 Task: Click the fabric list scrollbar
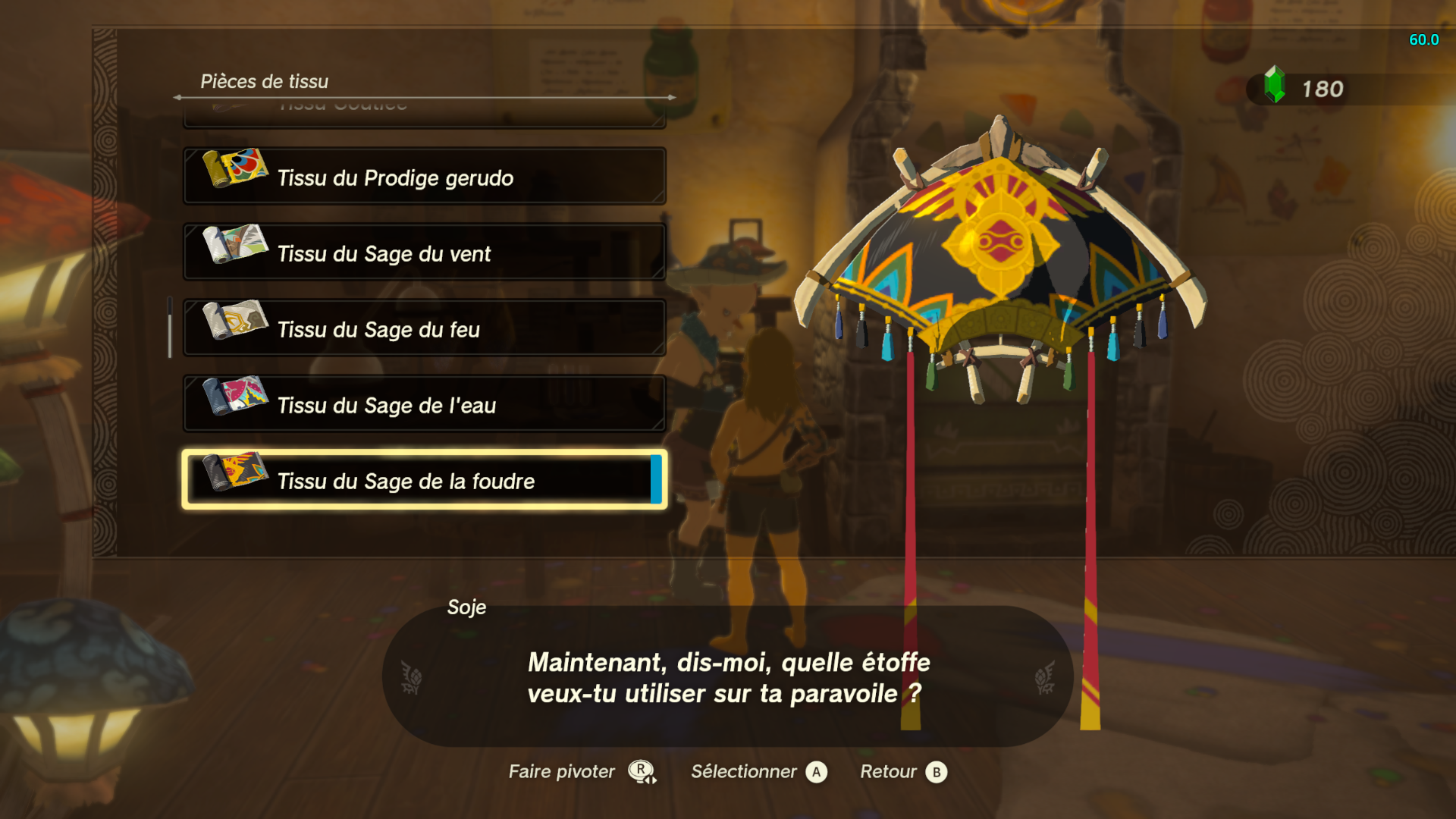pyautogui.click(x=170, y=328)
